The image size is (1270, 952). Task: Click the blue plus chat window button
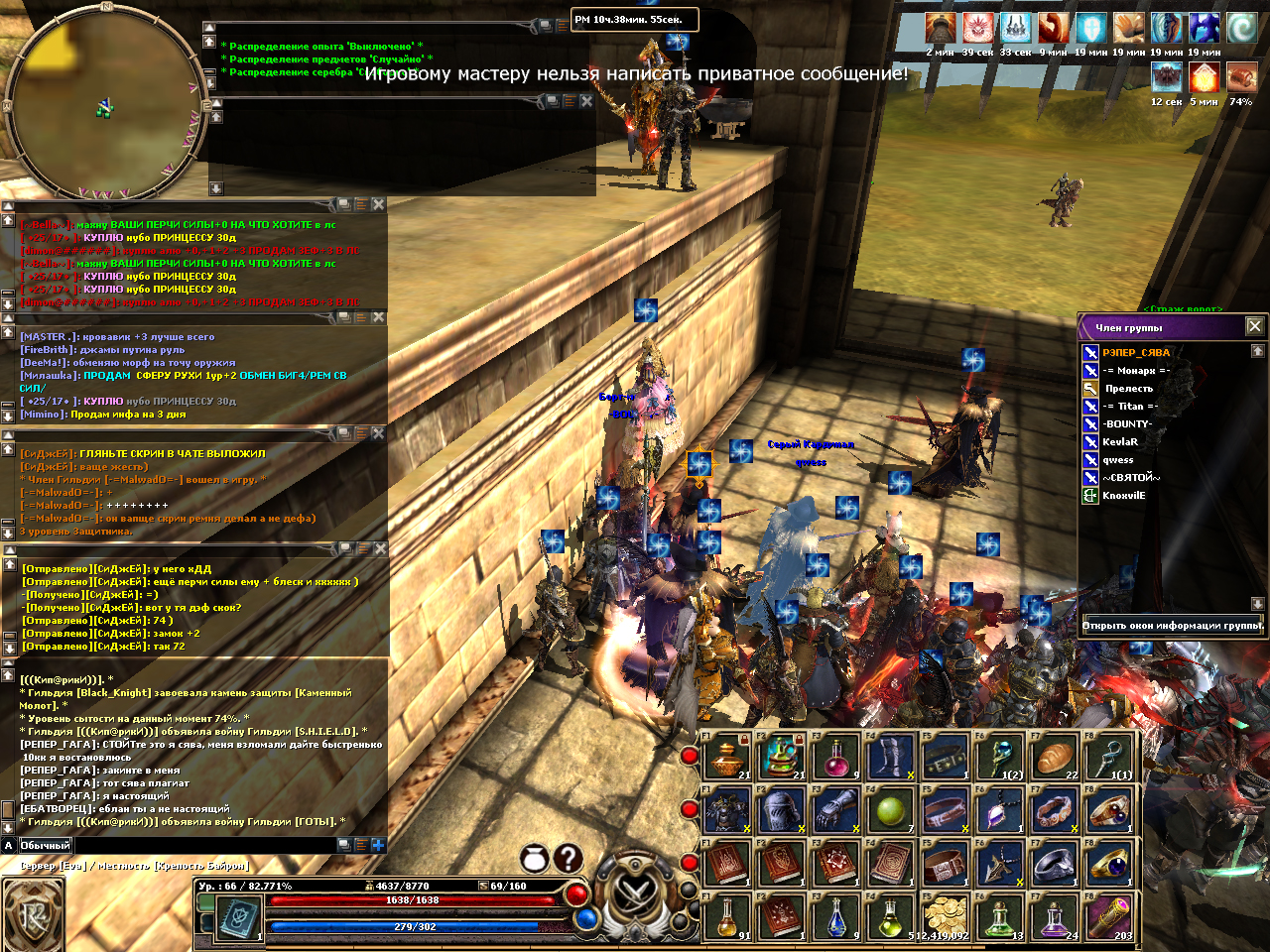[377, 845]
